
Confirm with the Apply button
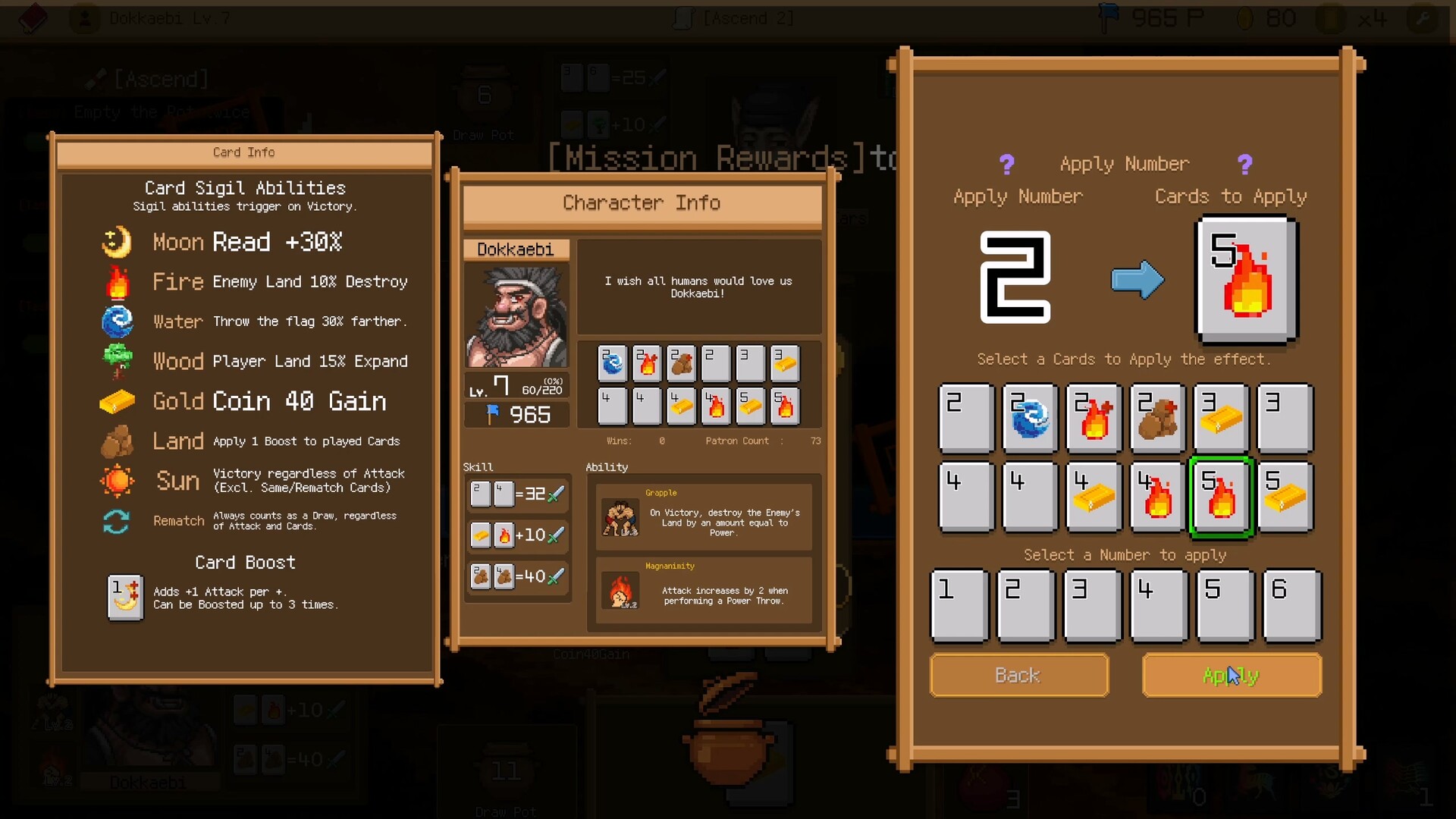pos(1232,675)
